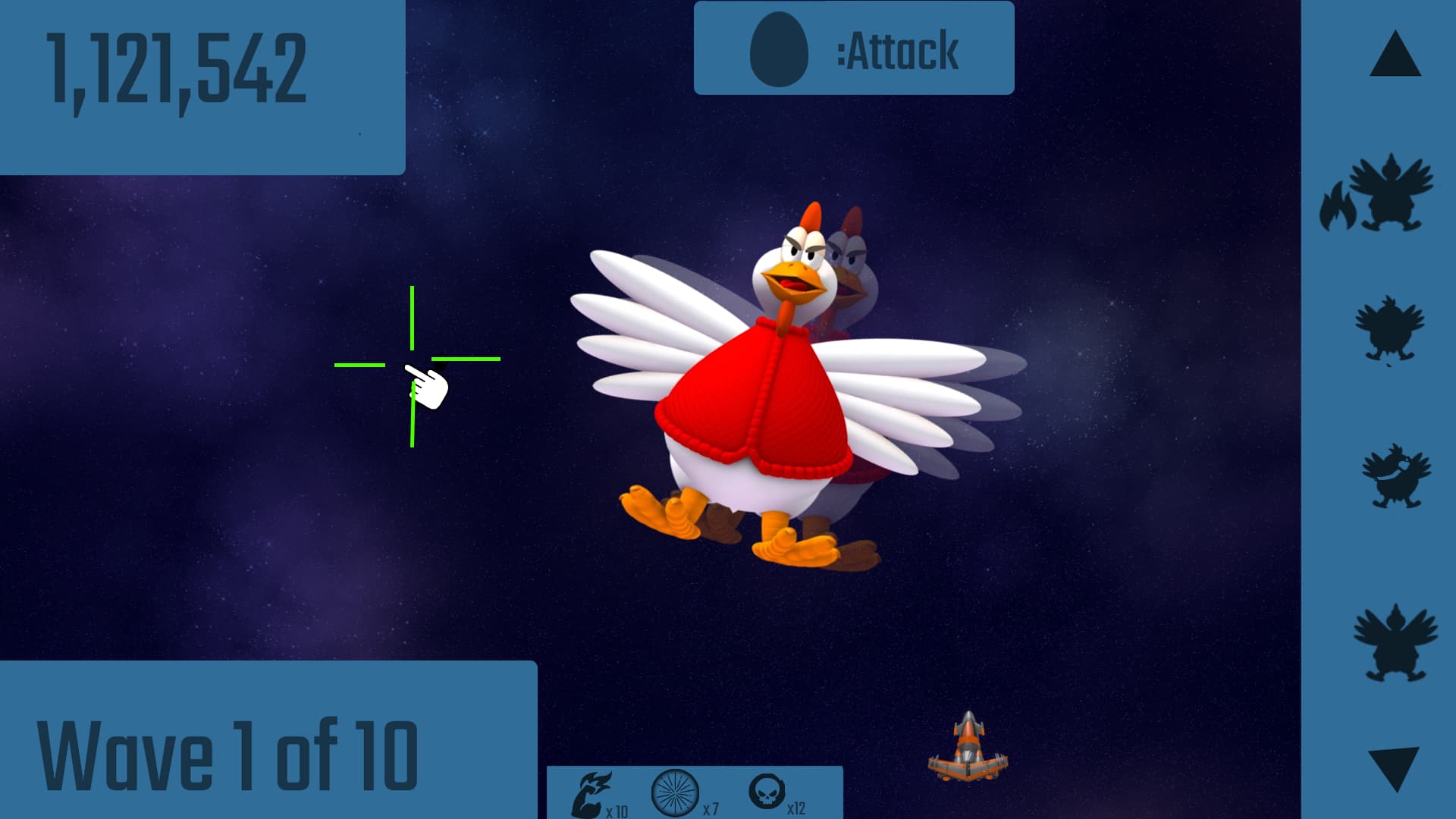Select the chicken silhouette just above the down arrow
The height and width of the screenshot is (819, 1456).
1394,642
